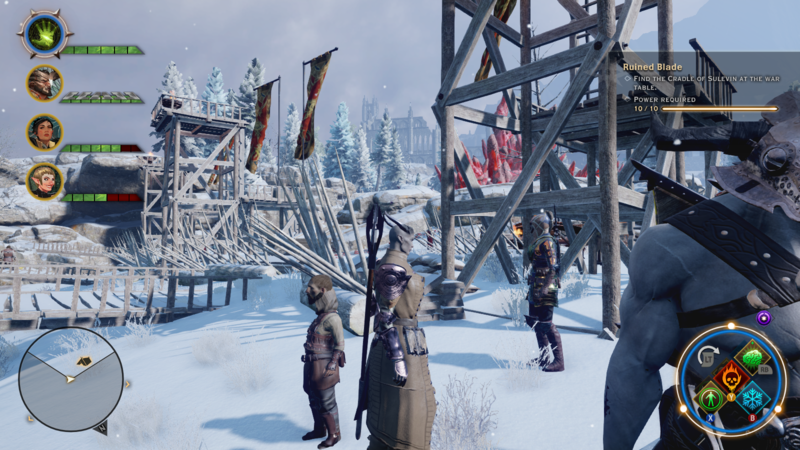Screen dimensions: 800x450
Task: Click the purple orb icon above ability wheel
Action: pos(764,317)
